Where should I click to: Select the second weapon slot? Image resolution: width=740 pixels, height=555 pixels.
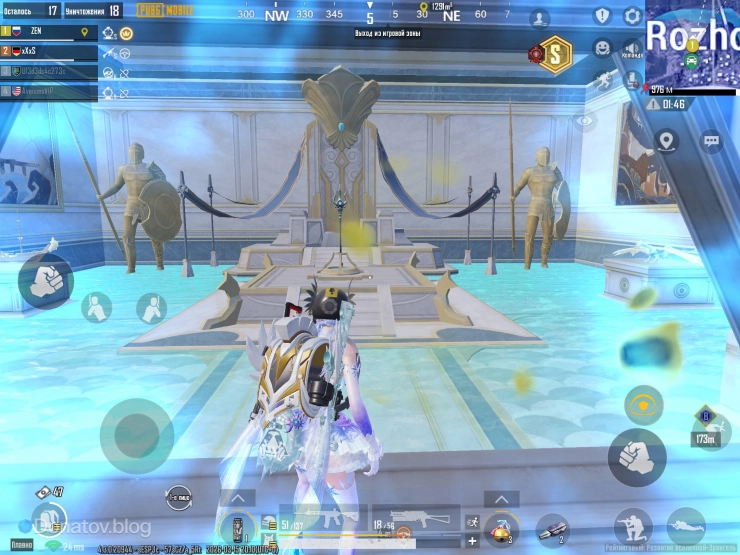[x=415, y=522]
